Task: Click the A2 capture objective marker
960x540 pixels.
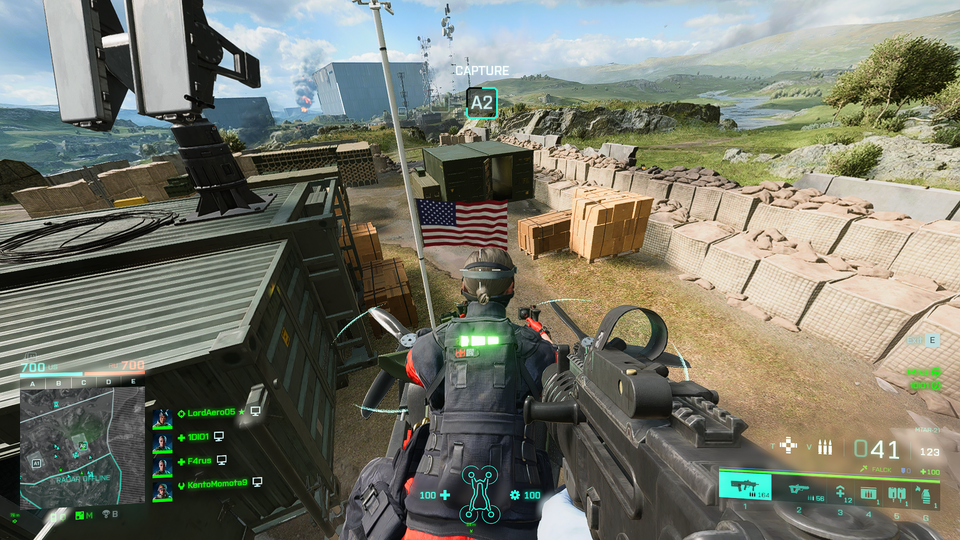Action: point(482,101)
